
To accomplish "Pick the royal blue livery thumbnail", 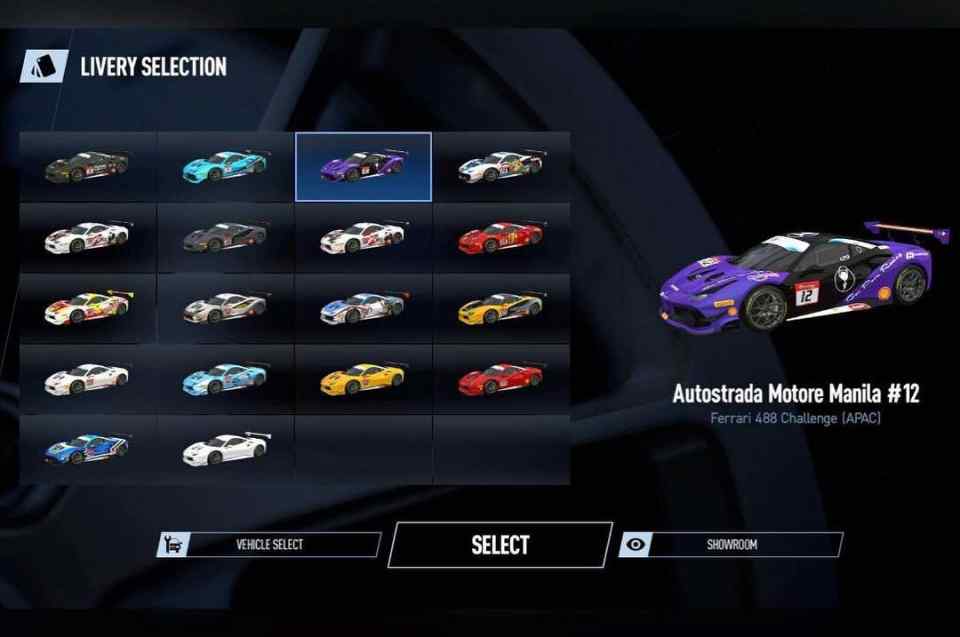I will pyautogui.click(x=87, y=449).
